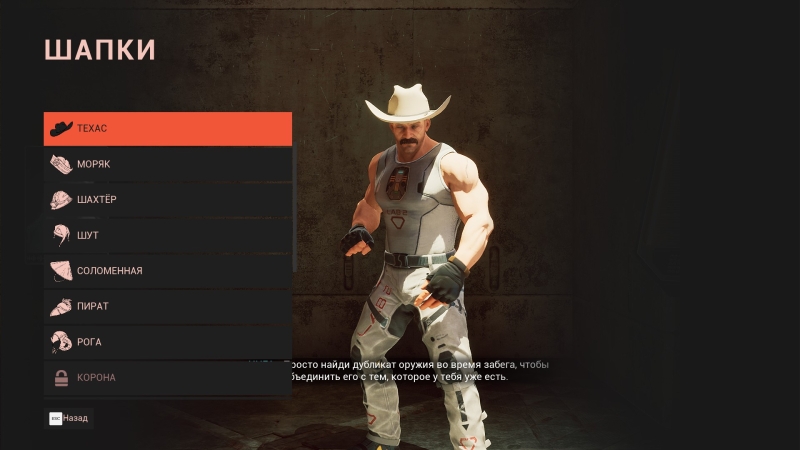The width and height of the screenshot is (800, 450).
Task: Go back with the Назад button
Action: (69, 418)
